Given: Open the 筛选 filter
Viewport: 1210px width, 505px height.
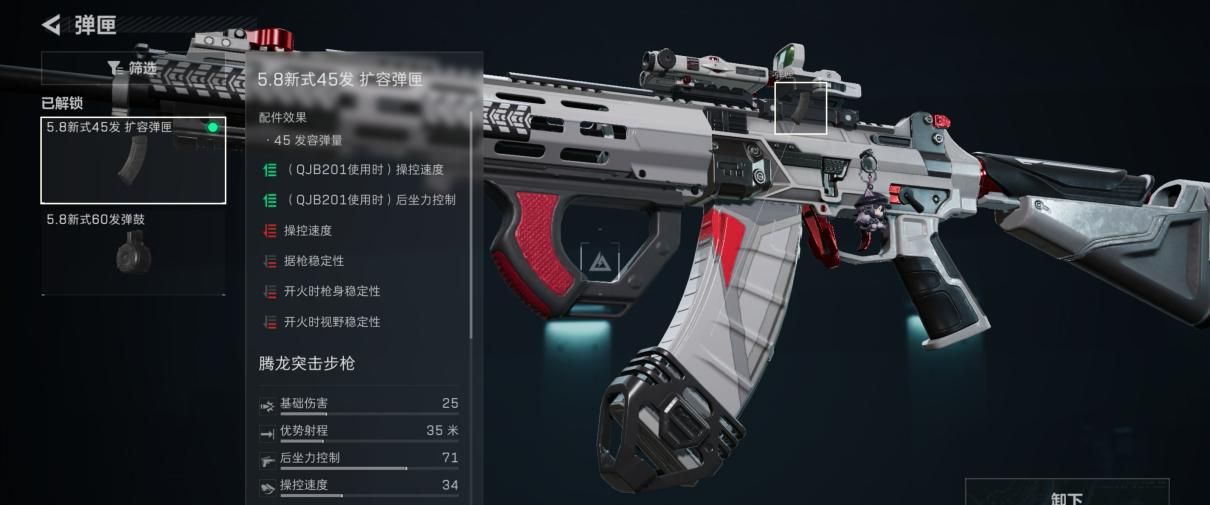Looking at the screenshot, I should [x=132, y=68].
